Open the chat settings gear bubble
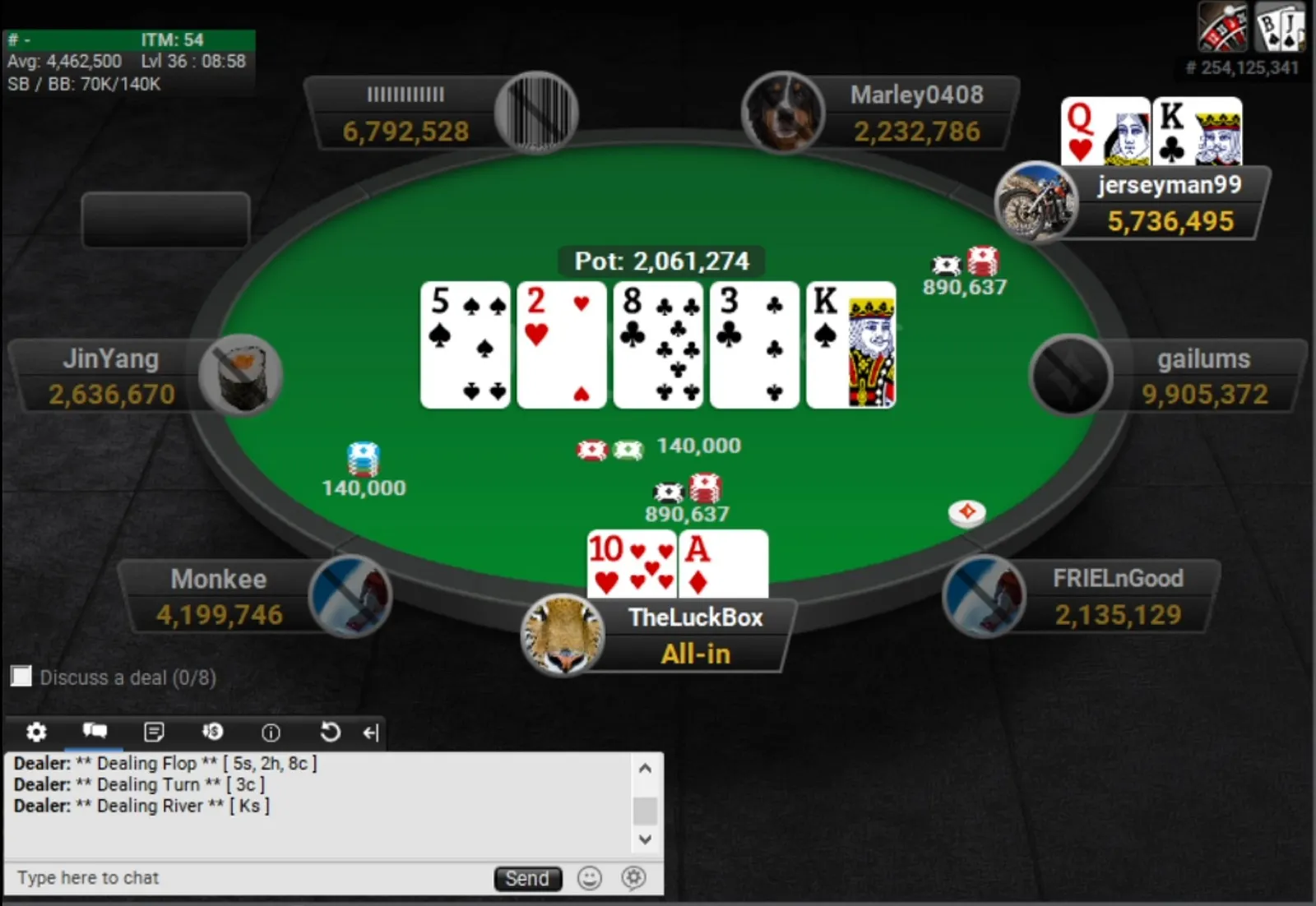 [x=633, y=878]
